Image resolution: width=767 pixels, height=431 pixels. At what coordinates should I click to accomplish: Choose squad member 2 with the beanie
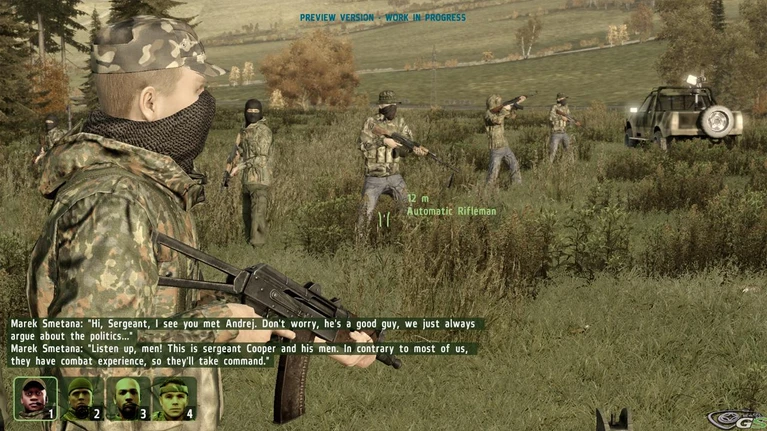pyautogui.click(x=80, y=397)
